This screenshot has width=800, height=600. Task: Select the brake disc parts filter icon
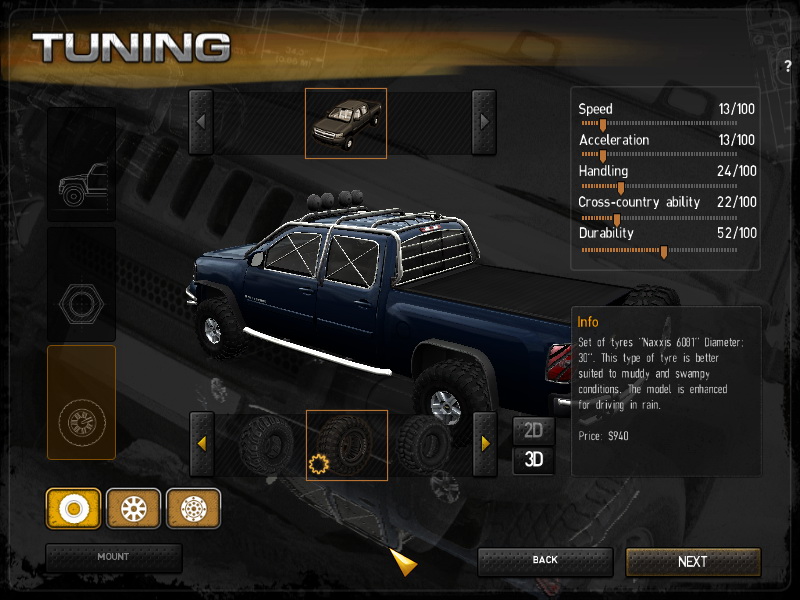(x=193, y=509)
